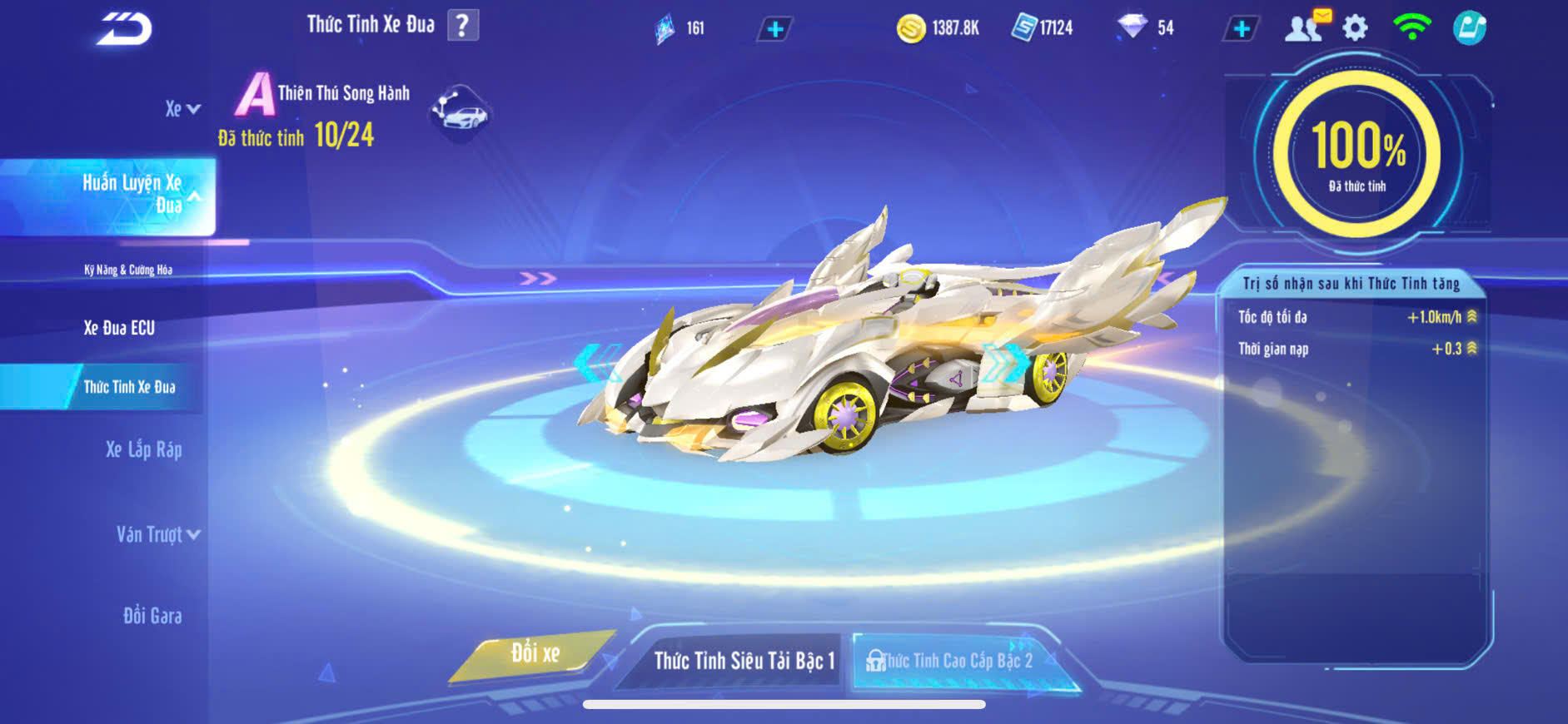Select the Thức Tỉnh Xe Đua entry
The width and height of the screenshot is (1568, 724).
[129, 387]
